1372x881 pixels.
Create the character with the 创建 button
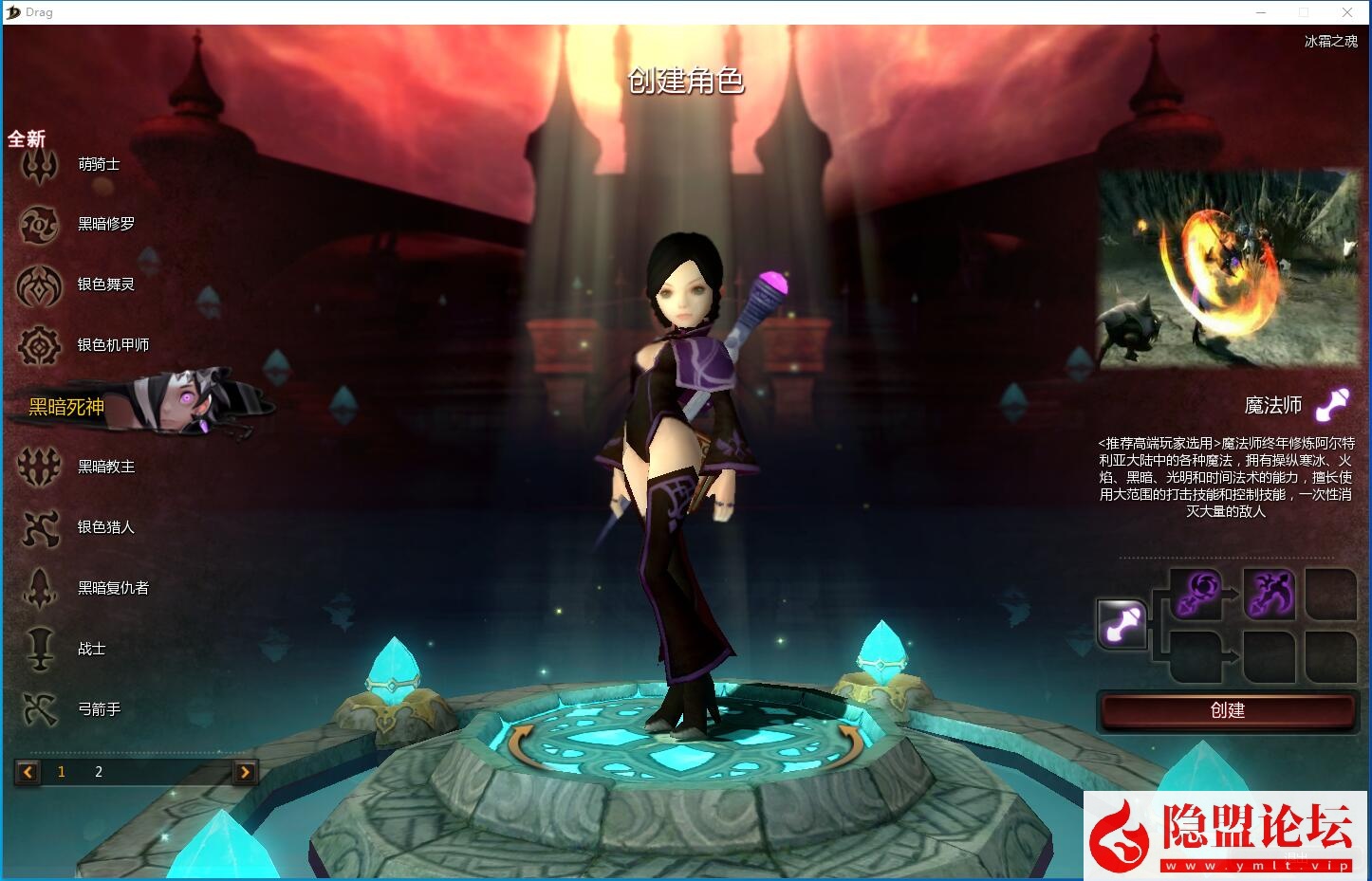[1227, 711]
